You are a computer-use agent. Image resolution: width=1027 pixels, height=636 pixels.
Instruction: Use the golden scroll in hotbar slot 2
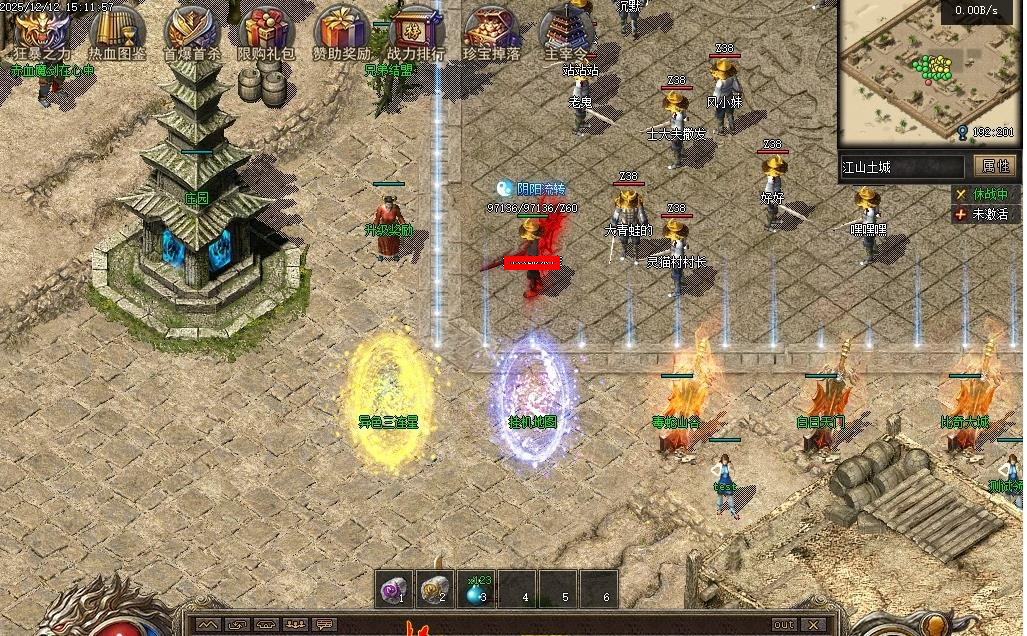tap(435, 590)
